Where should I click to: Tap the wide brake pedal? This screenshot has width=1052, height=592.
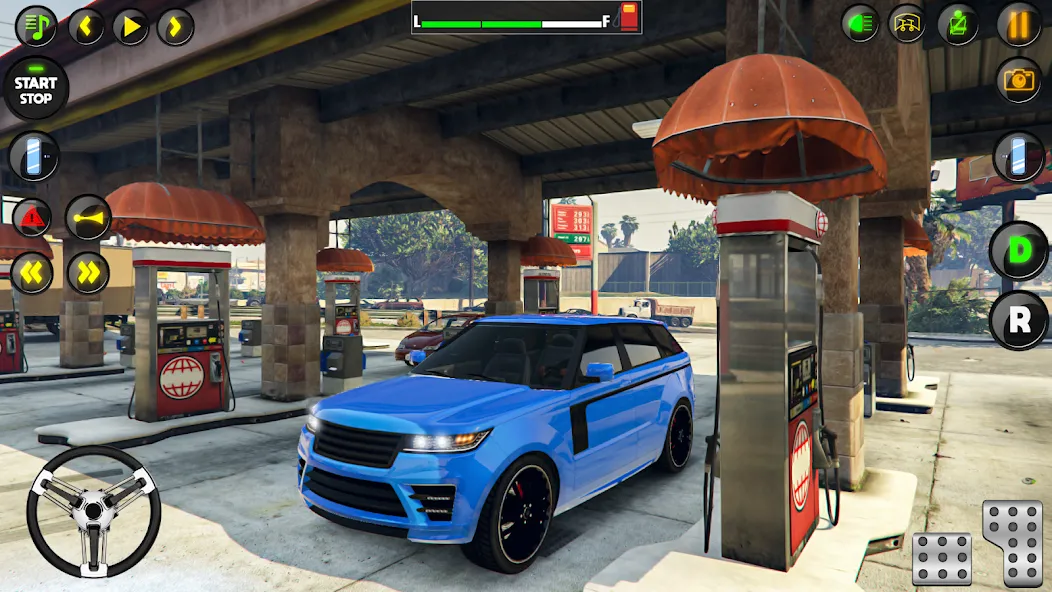(942, 558)
